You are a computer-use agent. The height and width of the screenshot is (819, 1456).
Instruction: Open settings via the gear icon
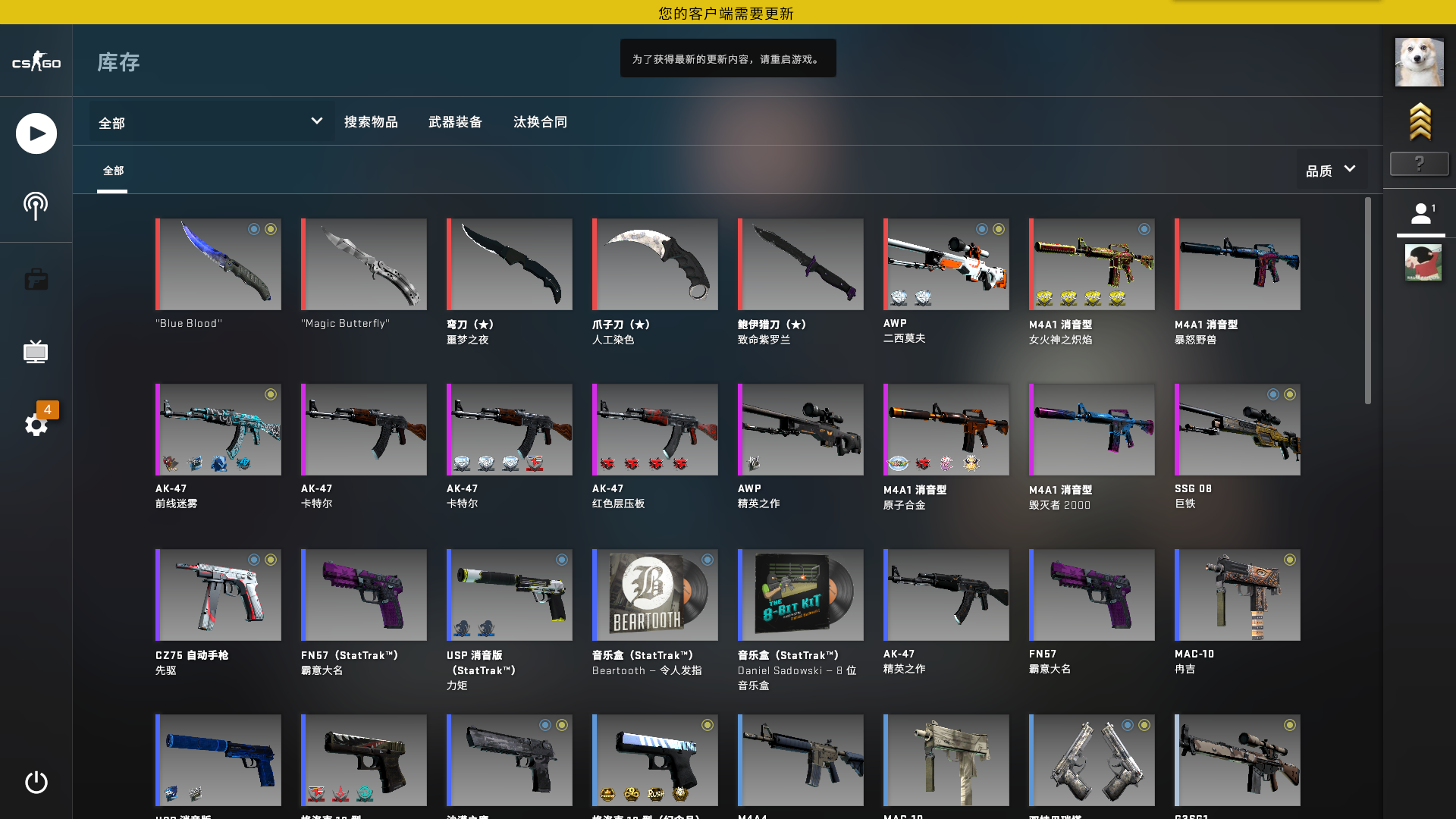tap(36, 425)
